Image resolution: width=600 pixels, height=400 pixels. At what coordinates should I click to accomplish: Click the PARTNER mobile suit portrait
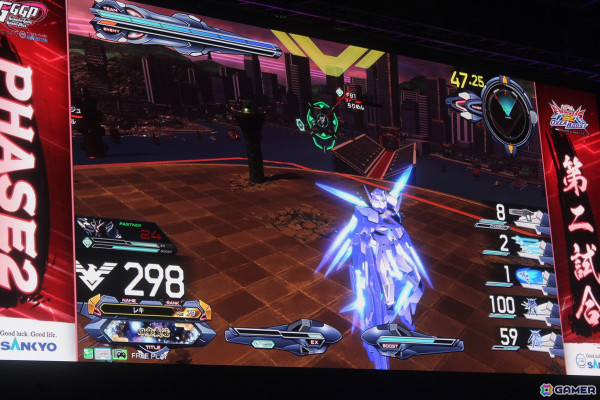[100, 228]
